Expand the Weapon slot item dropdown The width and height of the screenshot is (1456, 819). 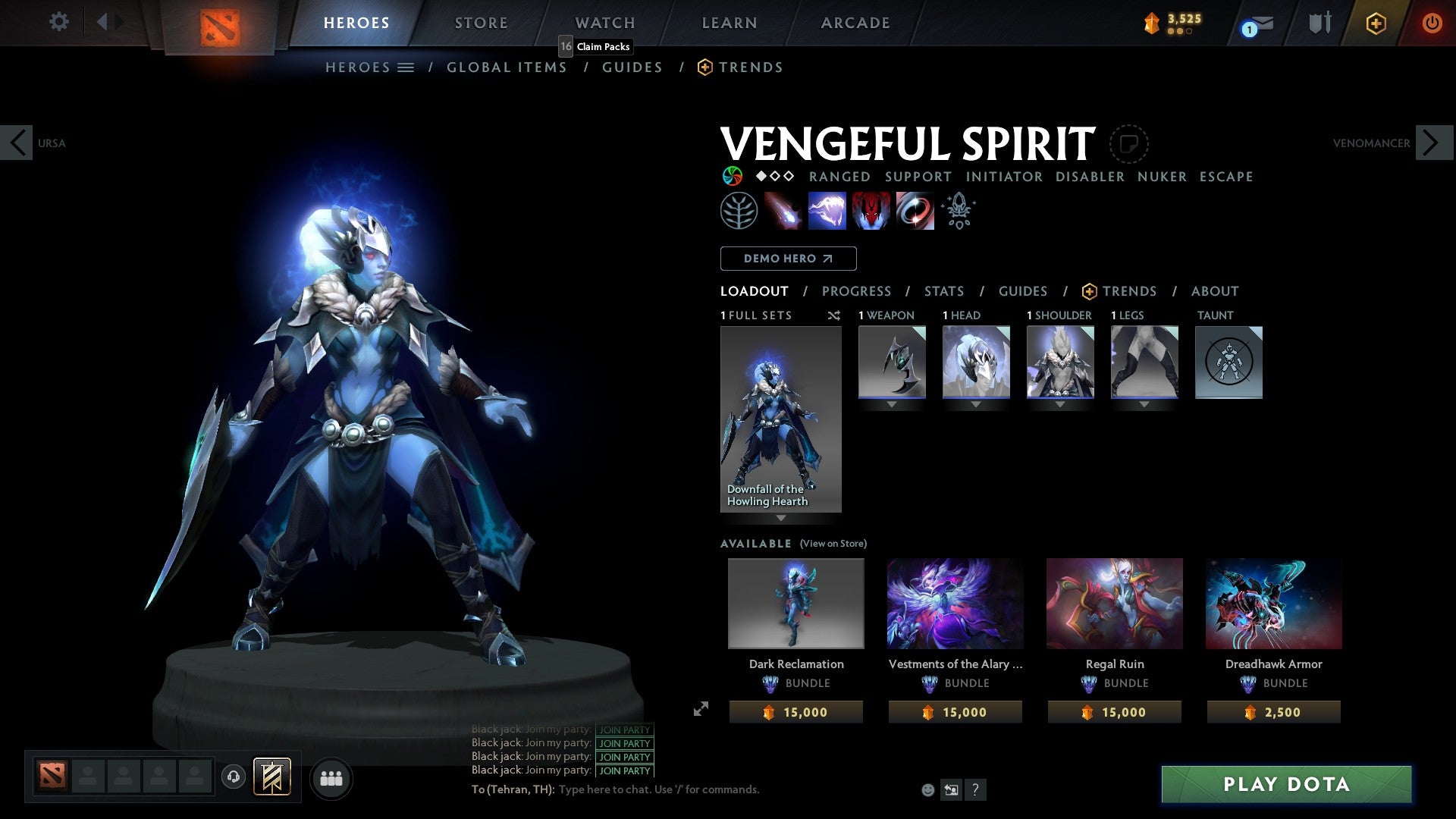[891, 406]
